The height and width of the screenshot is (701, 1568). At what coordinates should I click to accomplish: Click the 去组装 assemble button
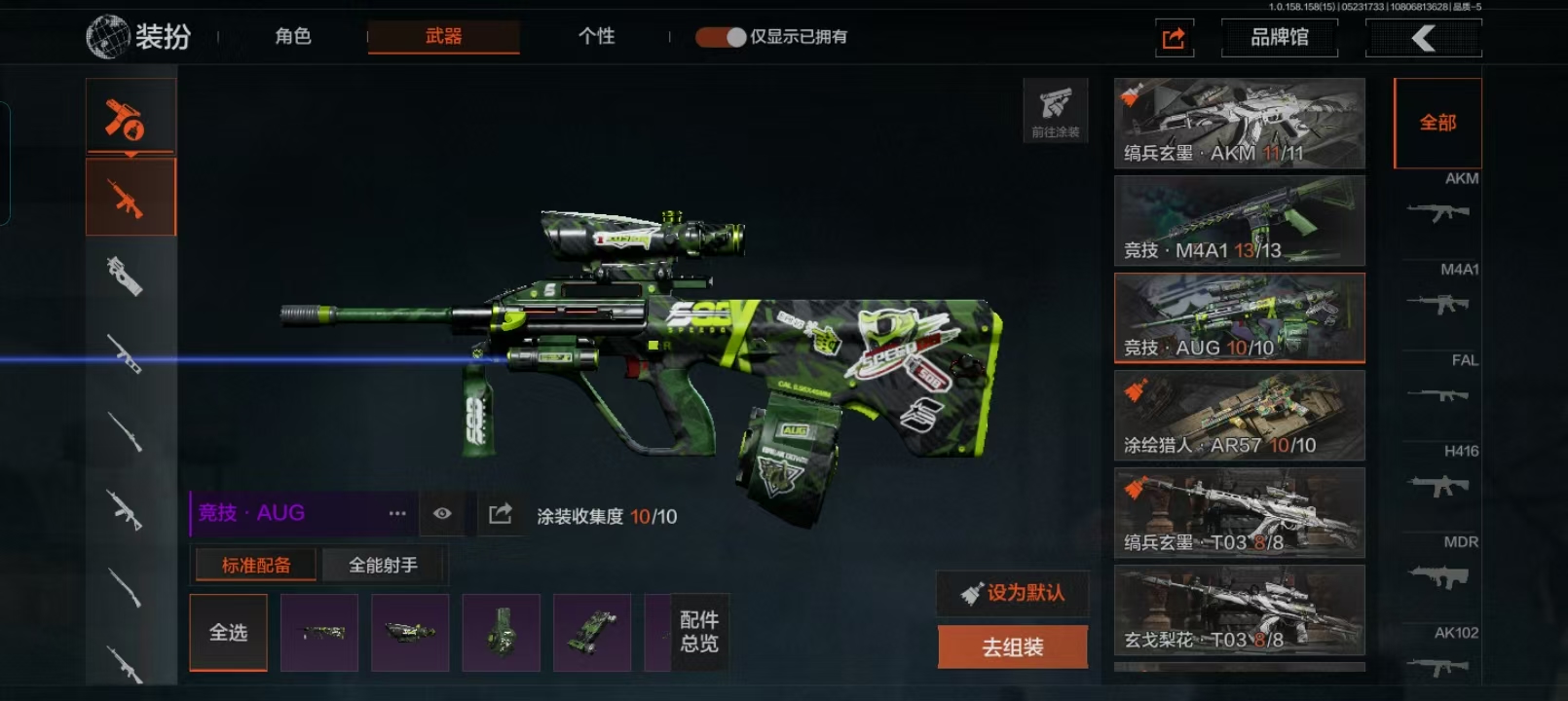(x=1013, y=647)
